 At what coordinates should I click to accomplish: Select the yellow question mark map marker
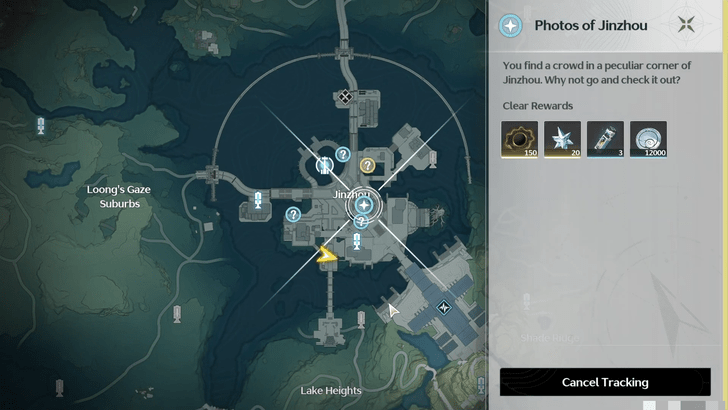point(367,165)
